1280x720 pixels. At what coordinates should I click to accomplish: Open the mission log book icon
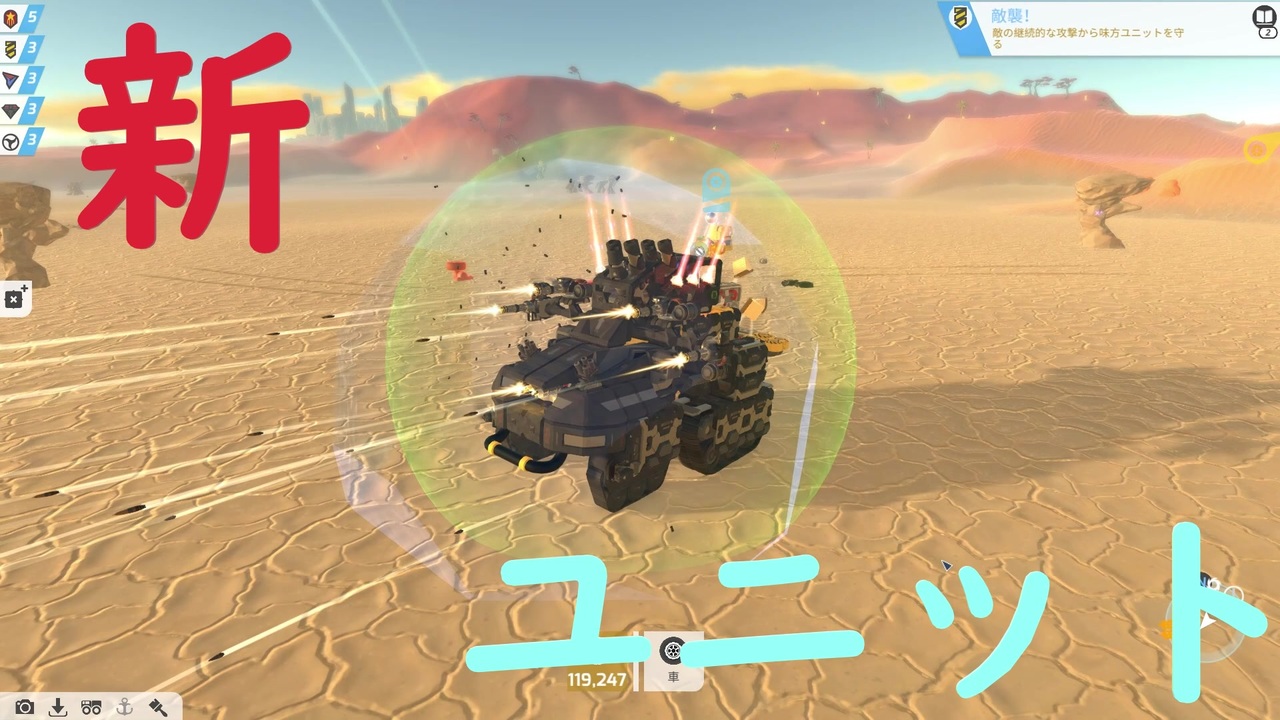click(1264, 15)
